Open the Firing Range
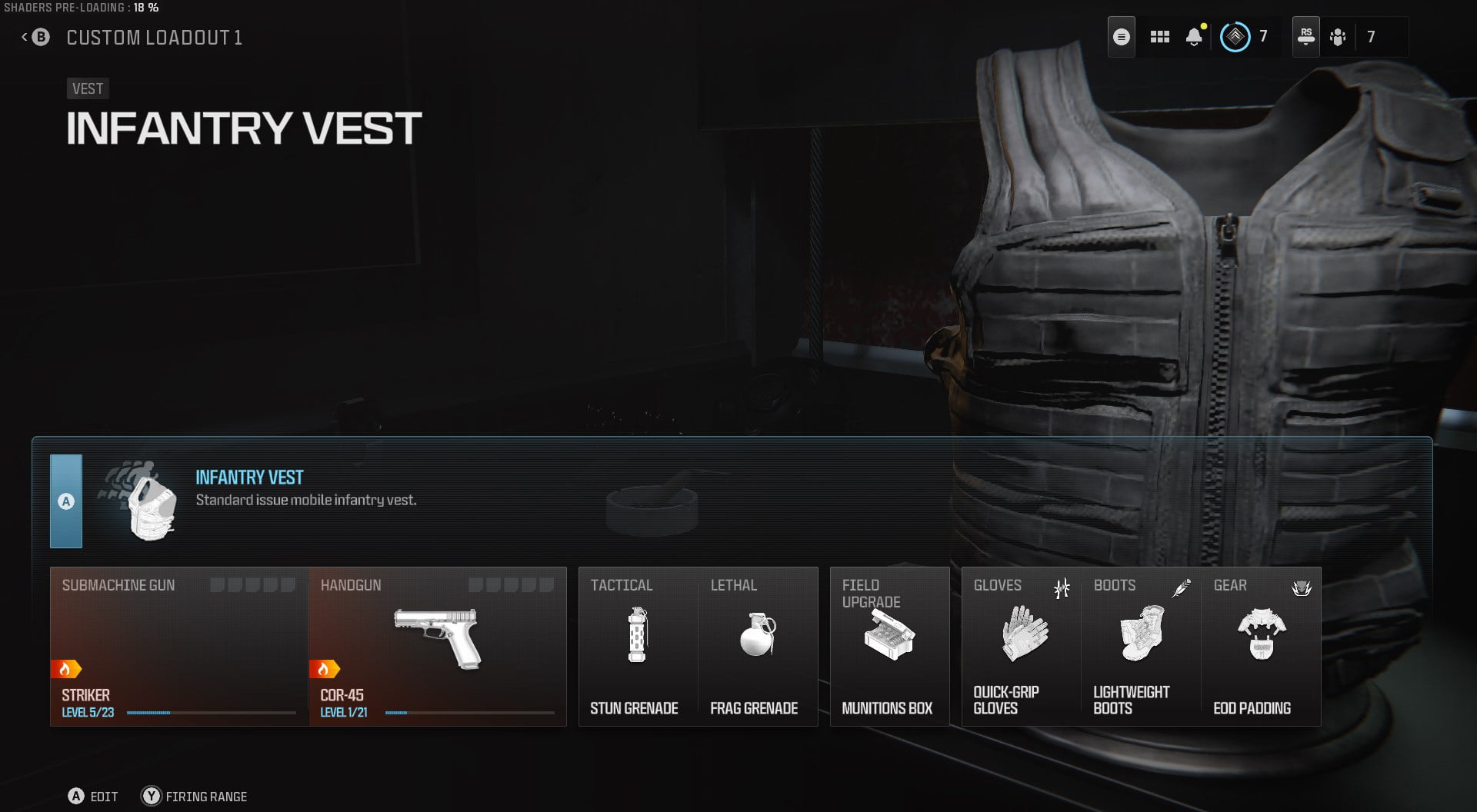Viewport: 1477px width, 812px height. click(x=192, y=797)
